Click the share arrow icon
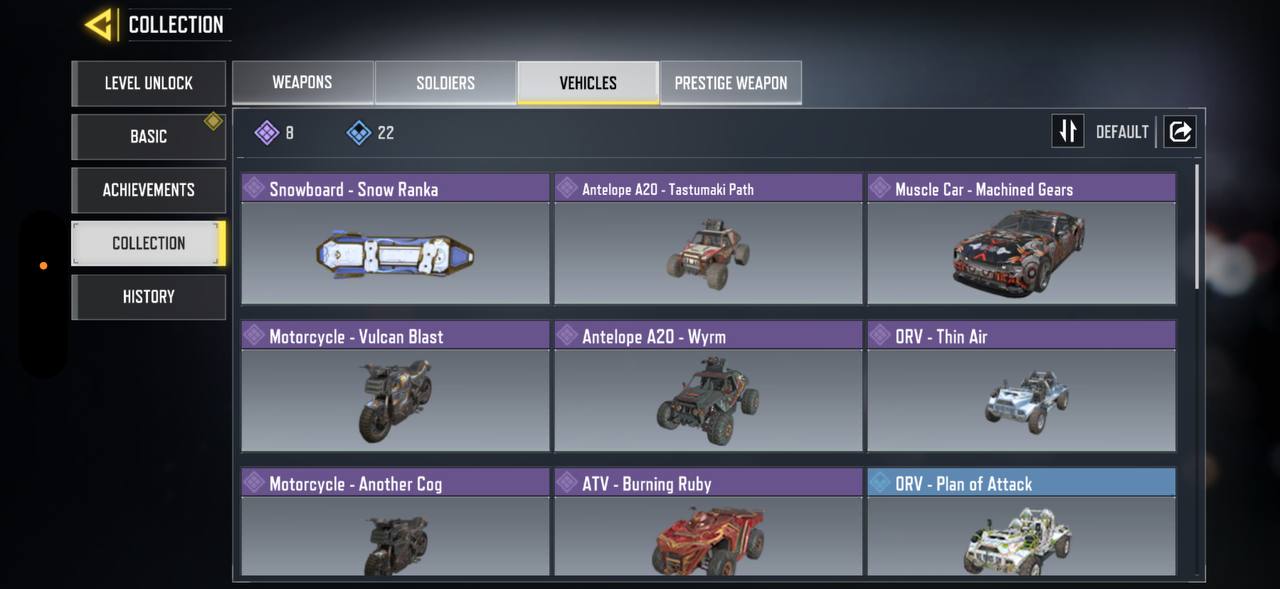Screen dimensions: 1280x589 pos(1180,132)
